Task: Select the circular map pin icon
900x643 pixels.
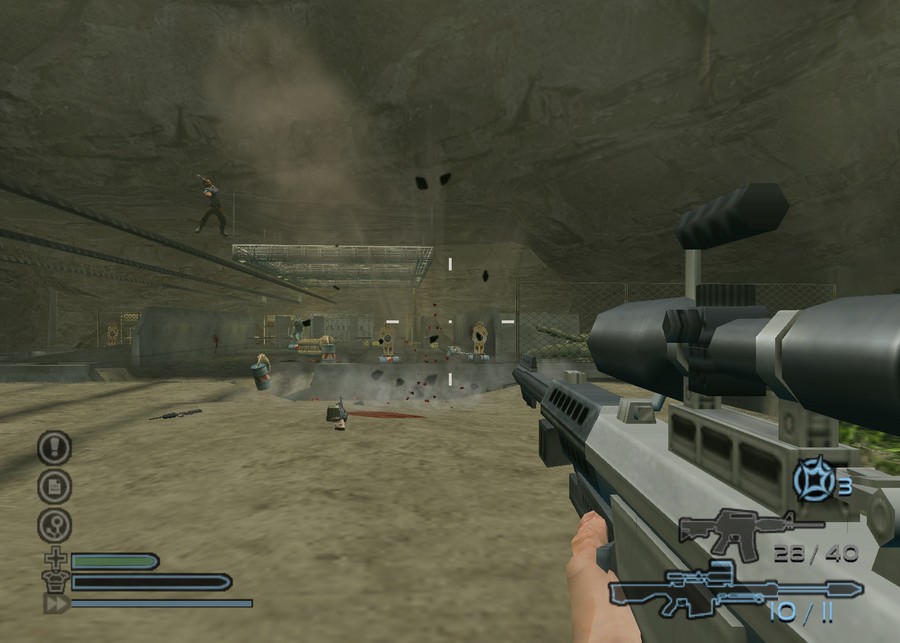Action: [54, 525]
